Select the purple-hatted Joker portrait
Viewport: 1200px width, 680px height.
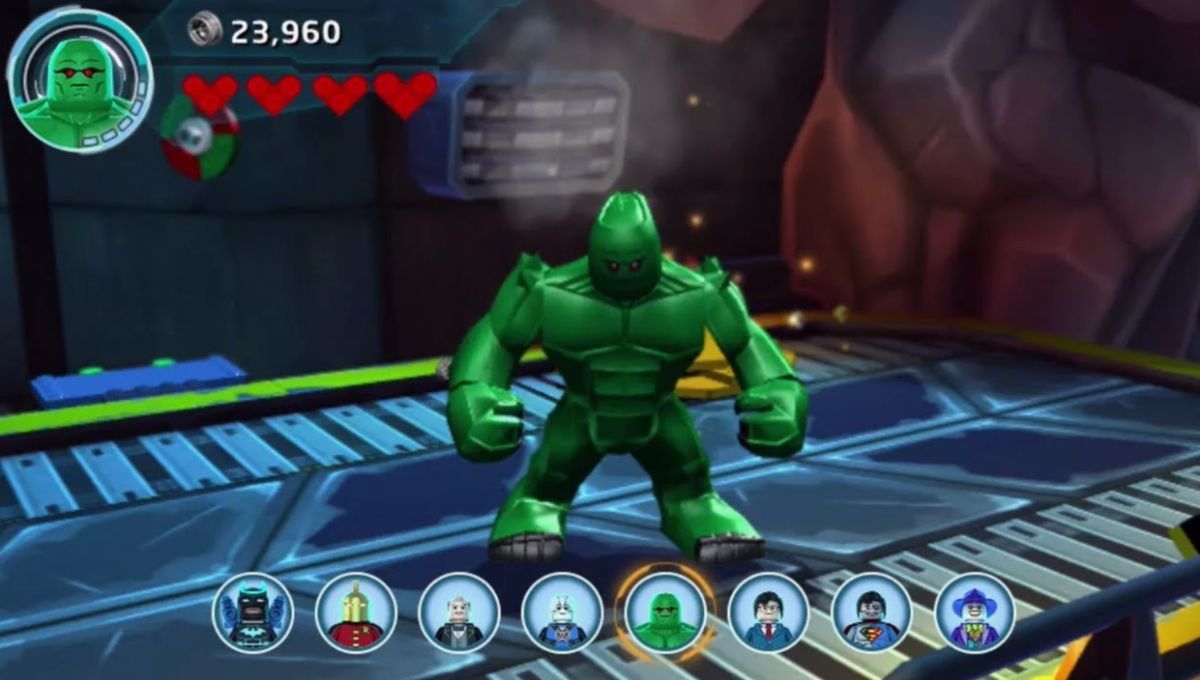[974, 613]
